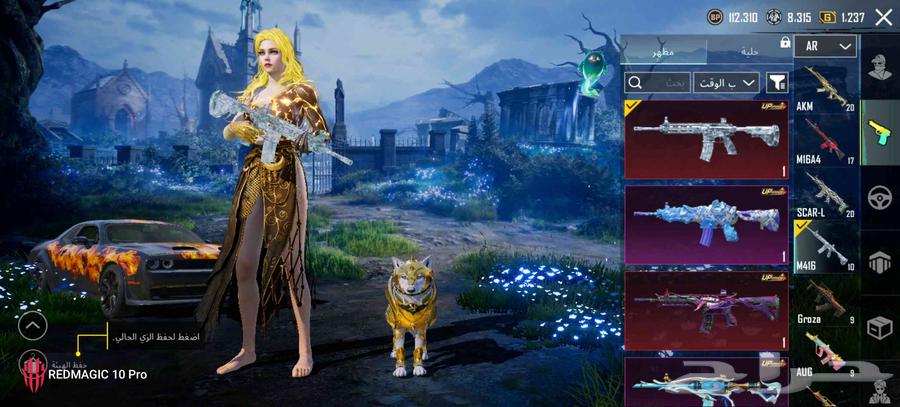This screenshot has width=900, height=407.
Task: Open the vehicle steering wheel category
Action: click(881, 196)
